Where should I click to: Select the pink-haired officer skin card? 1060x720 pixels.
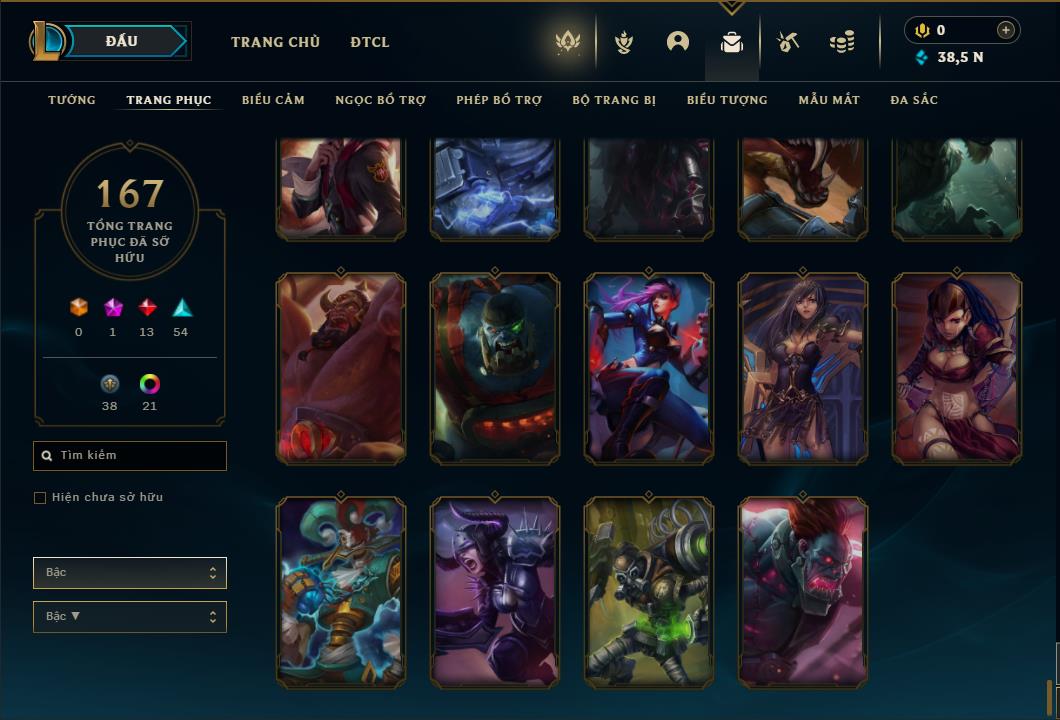point(649,368)
